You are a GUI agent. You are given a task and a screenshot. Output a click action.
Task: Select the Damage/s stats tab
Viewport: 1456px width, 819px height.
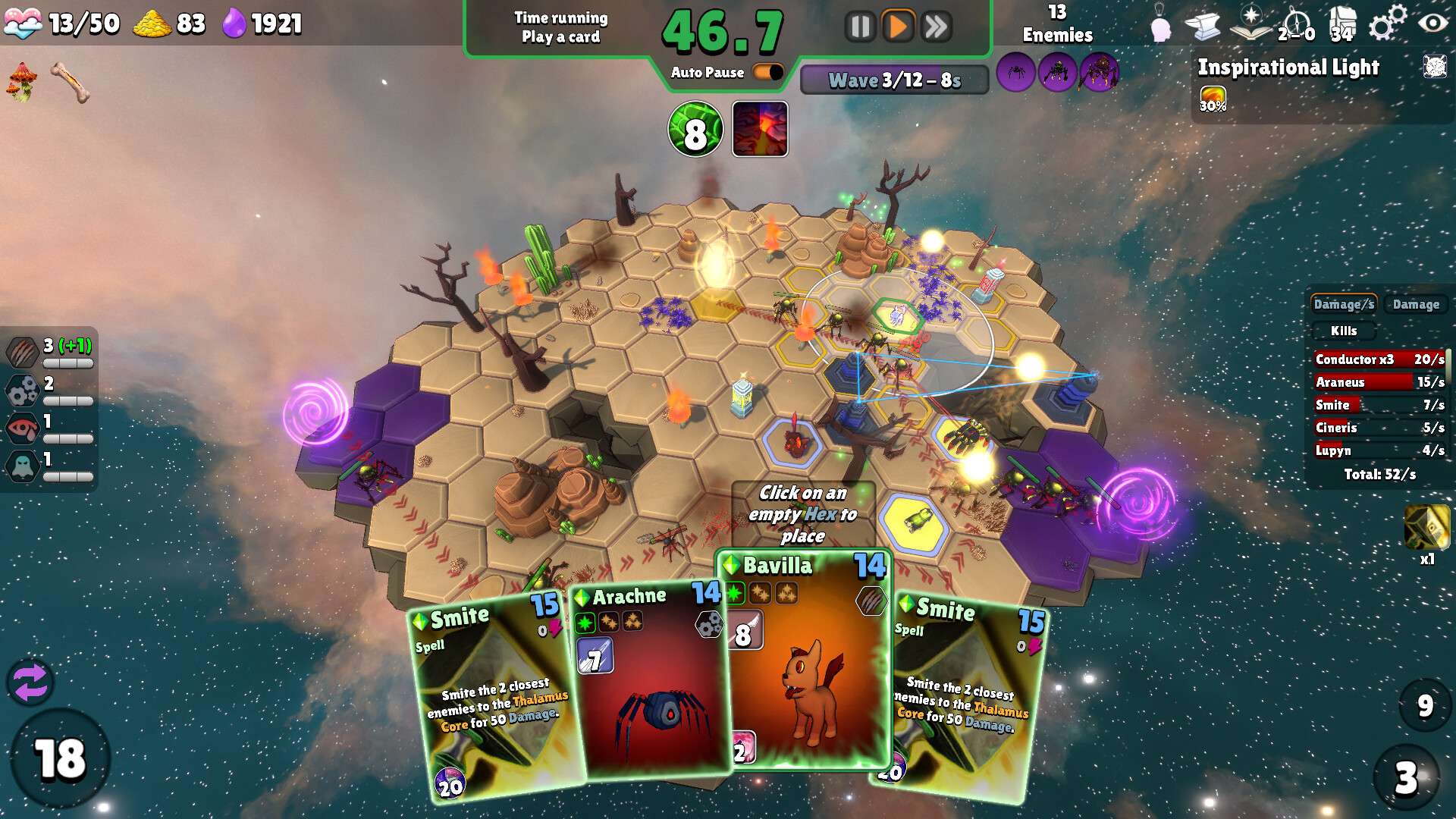1343,304
